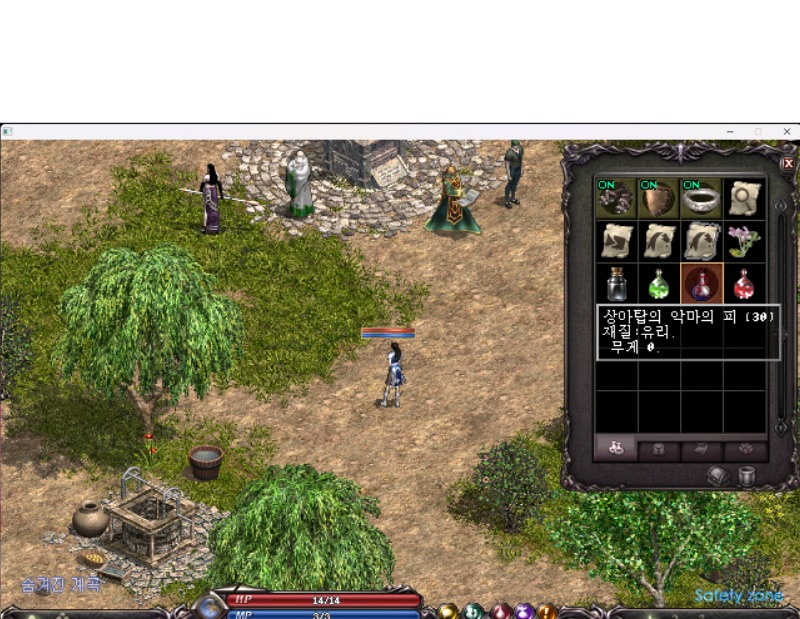Select the stacked scrolls item slot

click(x=702, y=241)
